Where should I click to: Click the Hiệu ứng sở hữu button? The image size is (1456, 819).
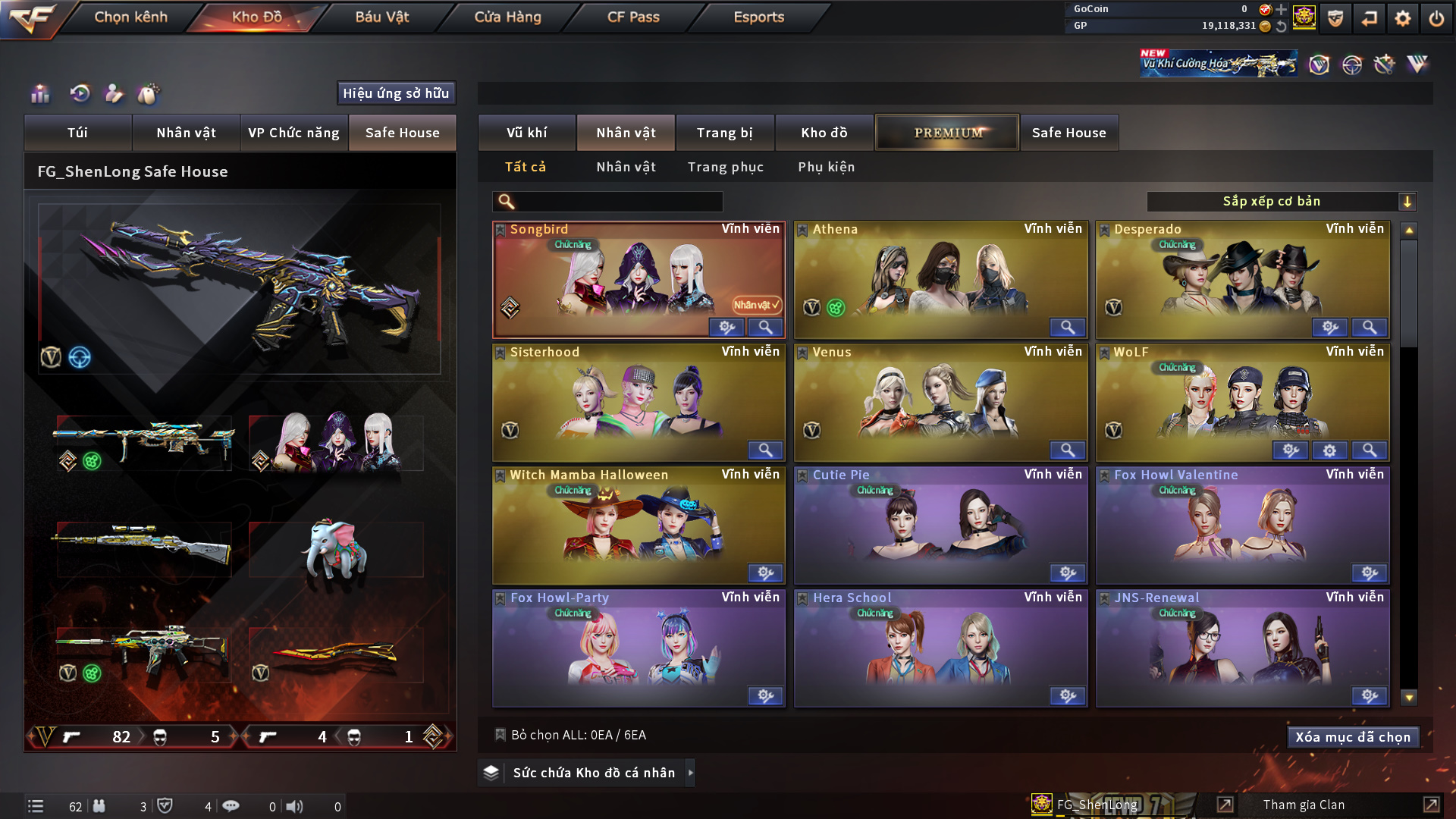[x=396, y=93]
